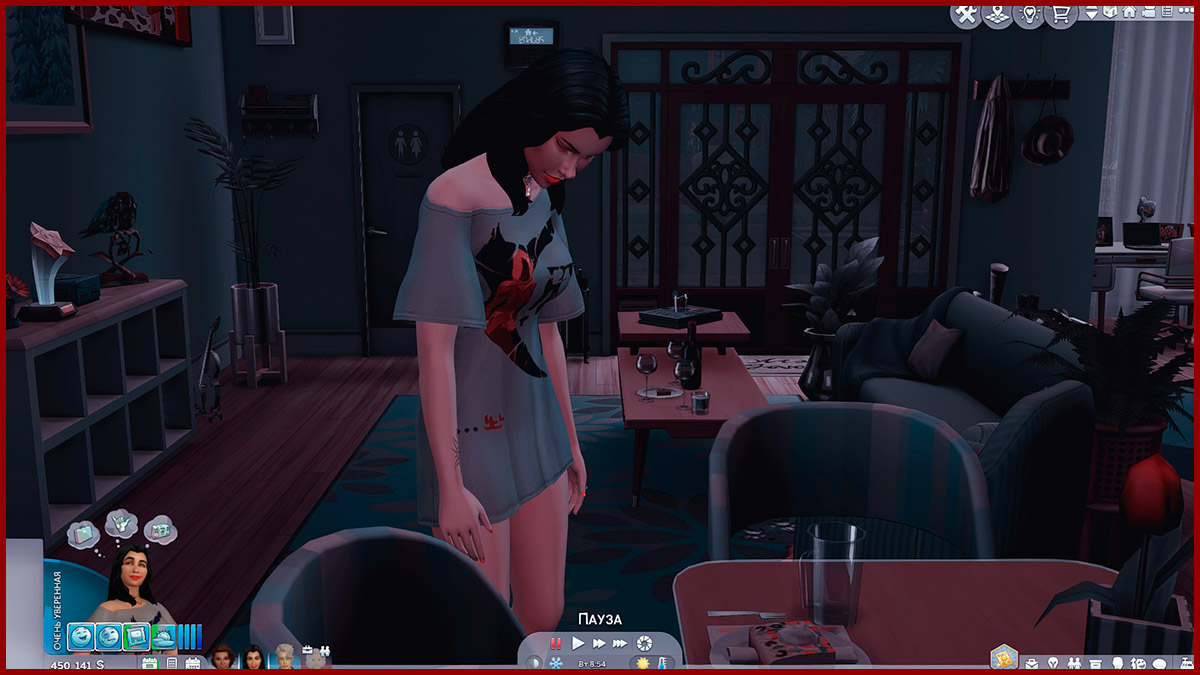Set triple ultra-speed game speed
This screenshot has width=1200, height=675.
[620, 643]
